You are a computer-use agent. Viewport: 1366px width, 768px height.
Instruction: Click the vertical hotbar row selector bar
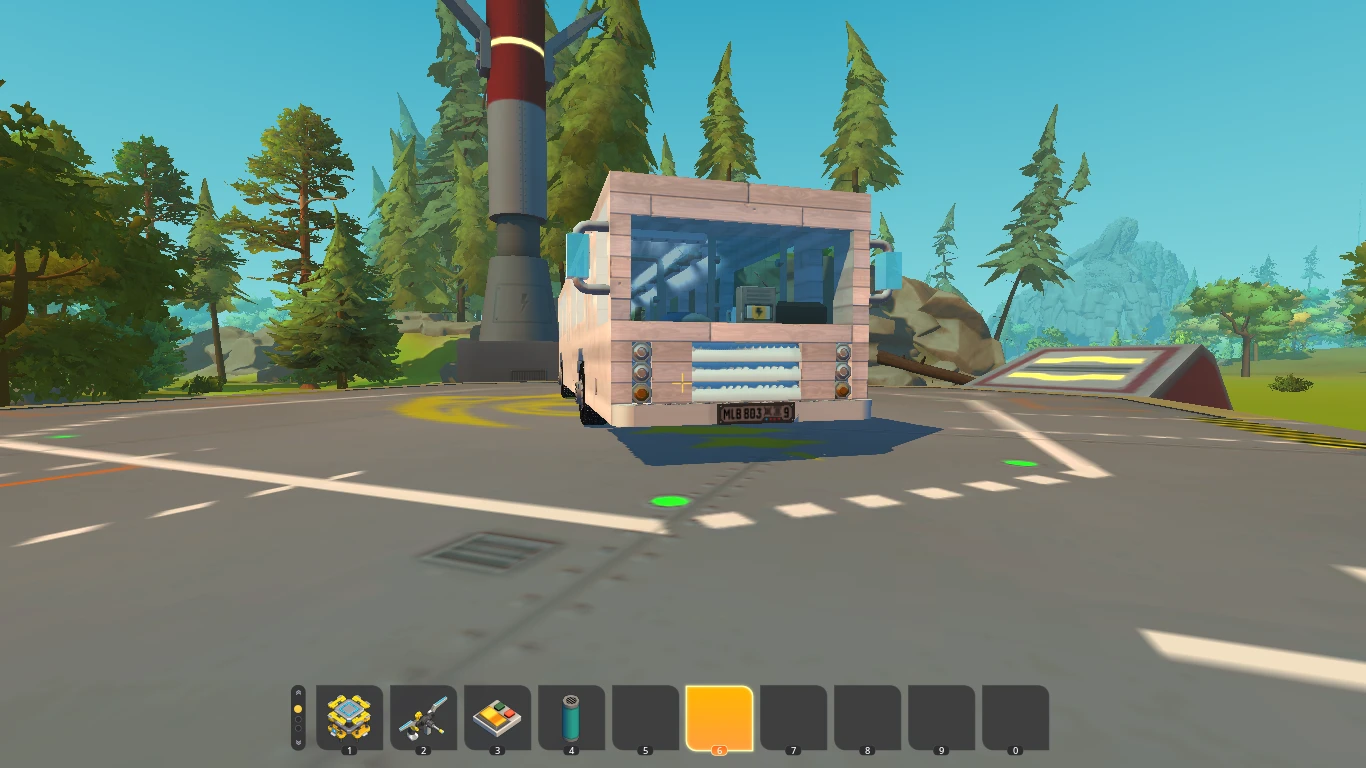pyautogui.click(x=297, y=719)
